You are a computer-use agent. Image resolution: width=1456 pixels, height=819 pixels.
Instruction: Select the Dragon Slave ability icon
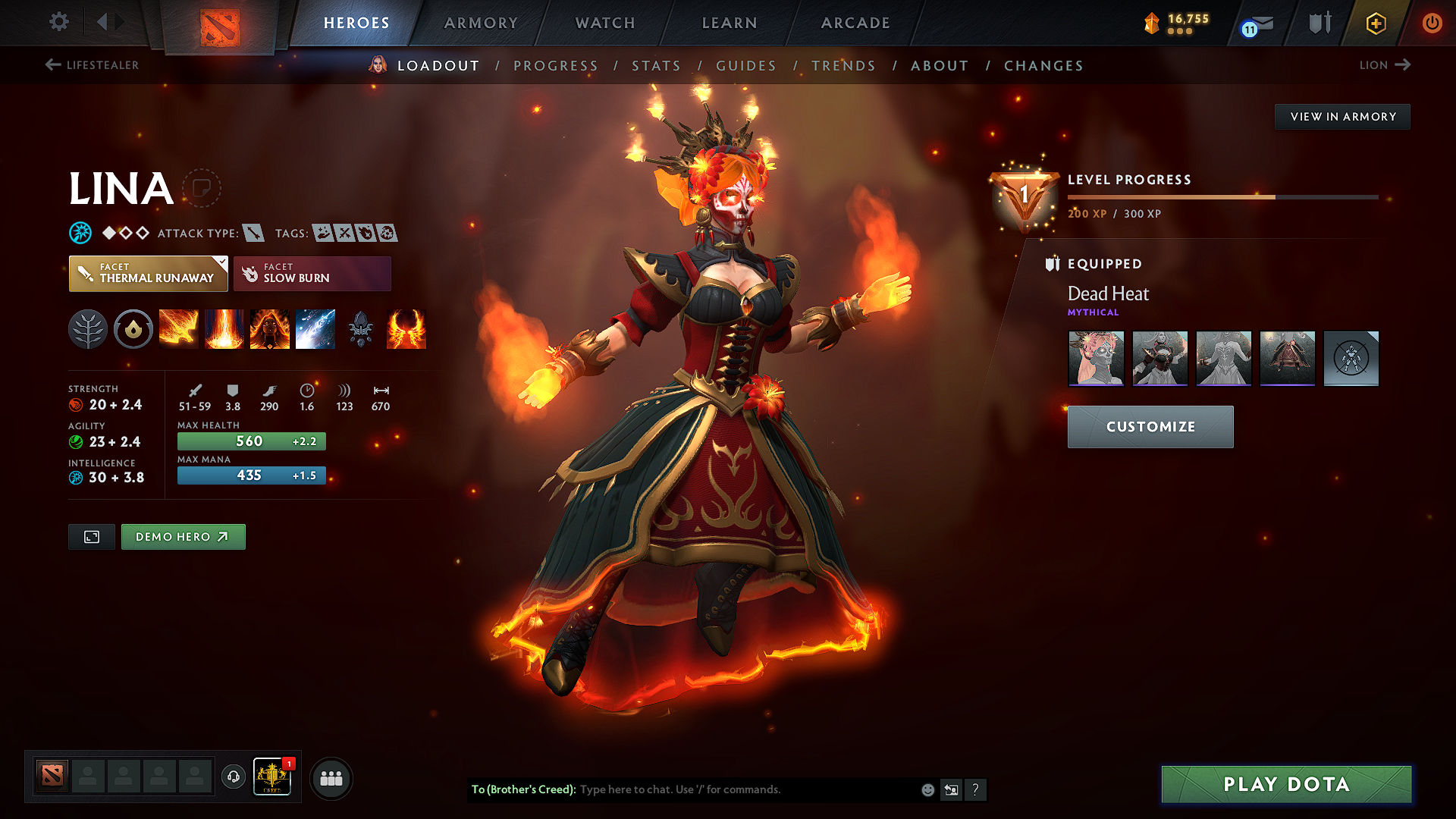click(179, 329)
